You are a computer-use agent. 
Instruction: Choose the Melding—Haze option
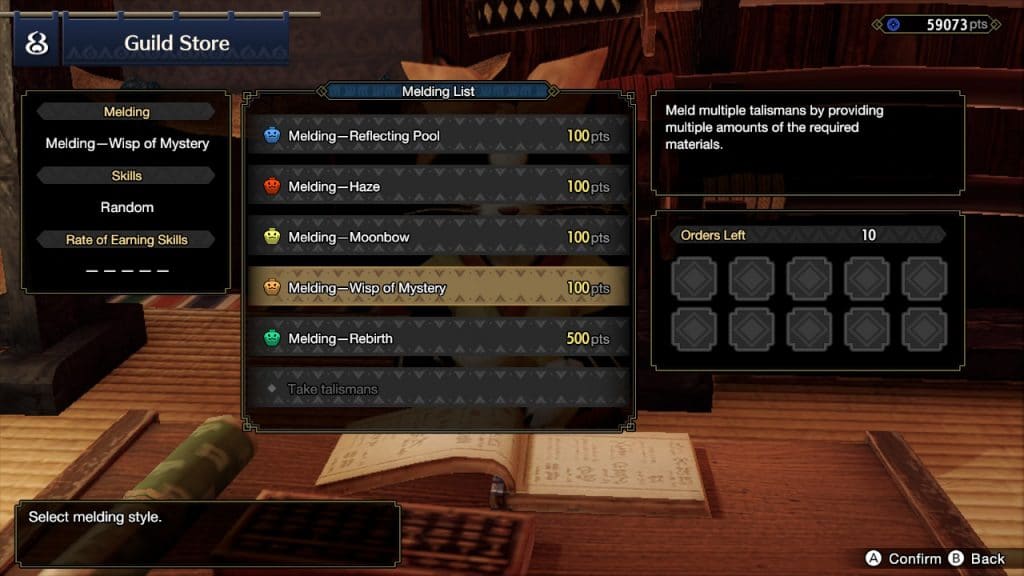(x=437, y=187)
